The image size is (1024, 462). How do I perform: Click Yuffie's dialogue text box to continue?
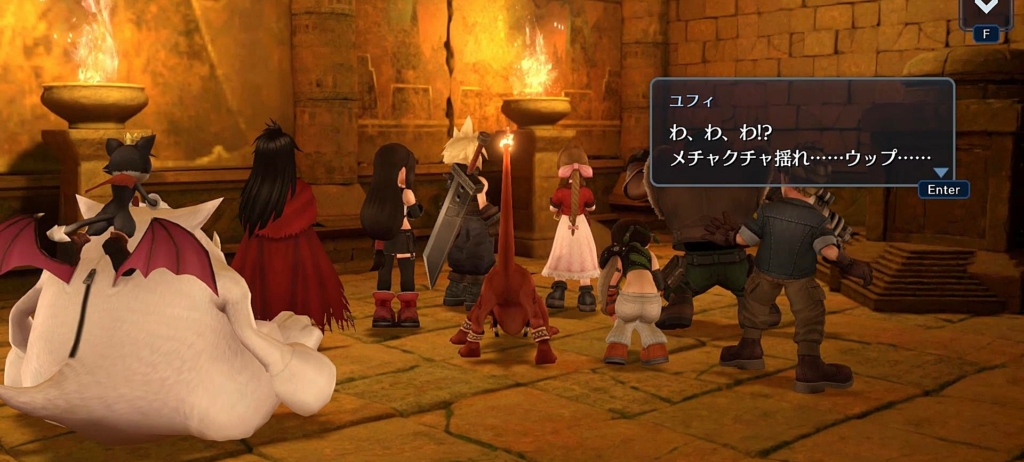[801, 134]
